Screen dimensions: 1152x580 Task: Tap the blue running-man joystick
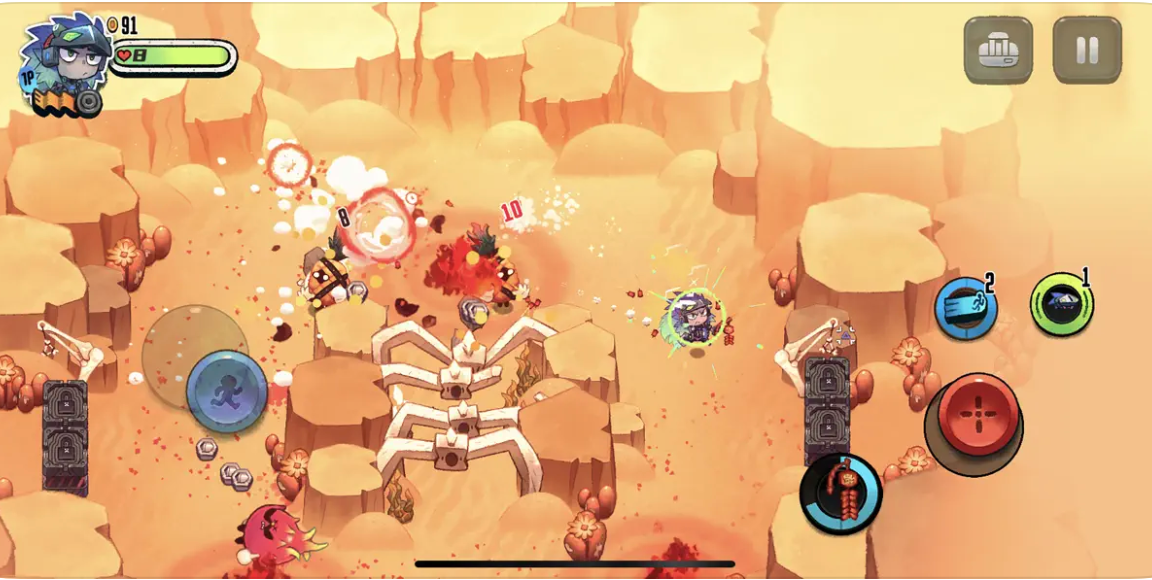click(x=227, y=390)
